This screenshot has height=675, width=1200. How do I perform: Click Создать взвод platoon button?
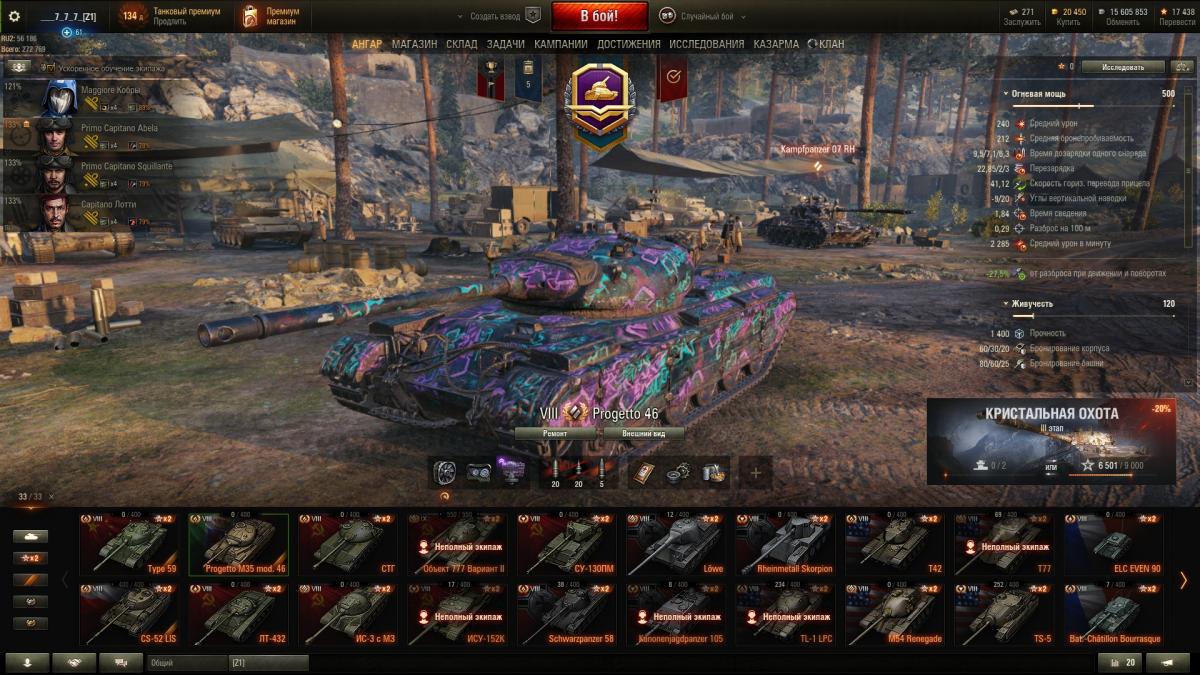tap(495, 16)
